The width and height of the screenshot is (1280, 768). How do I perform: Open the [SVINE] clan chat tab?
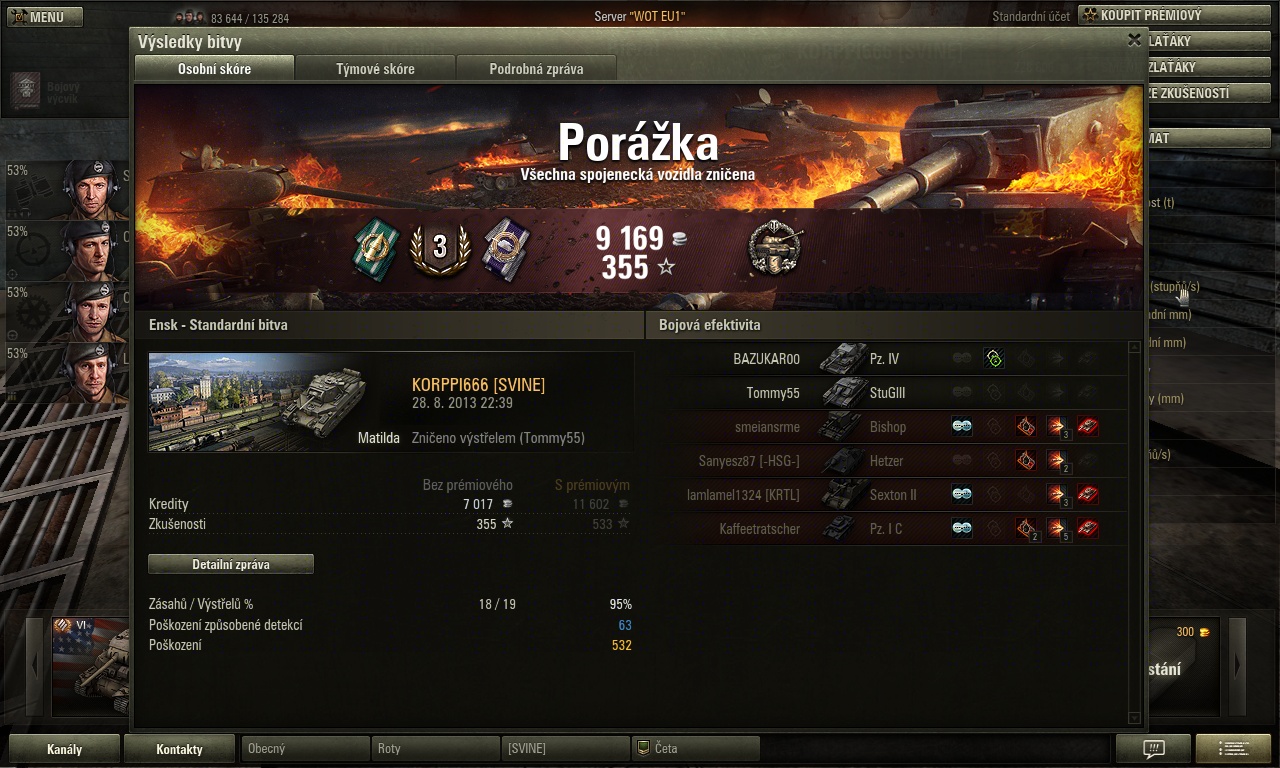(565, 748)
